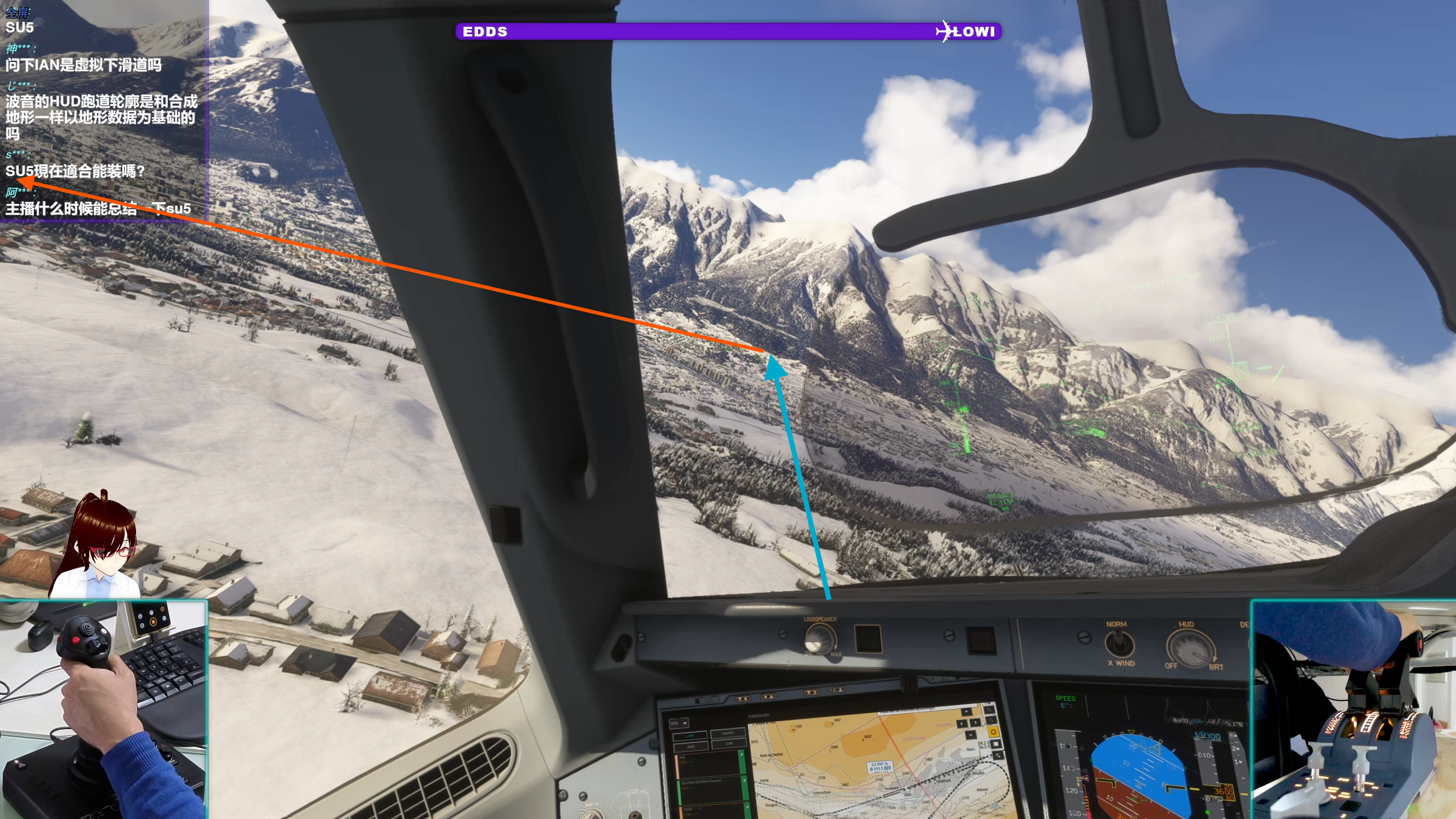Click the yellow rotate chart button

click(993, 732)
